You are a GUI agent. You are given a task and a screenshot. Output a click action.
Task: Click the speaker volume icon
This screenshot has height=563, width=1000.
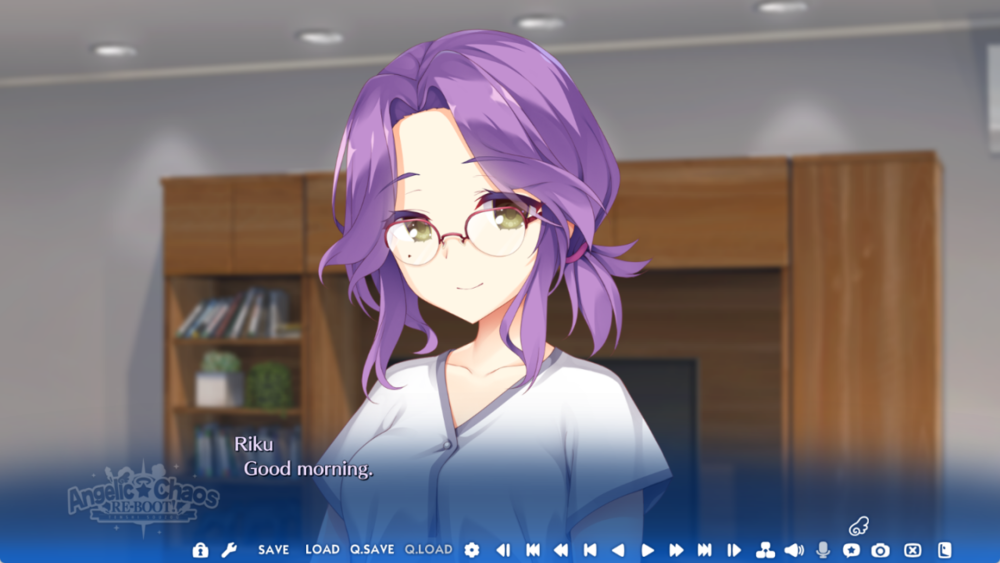coord(794,550)
